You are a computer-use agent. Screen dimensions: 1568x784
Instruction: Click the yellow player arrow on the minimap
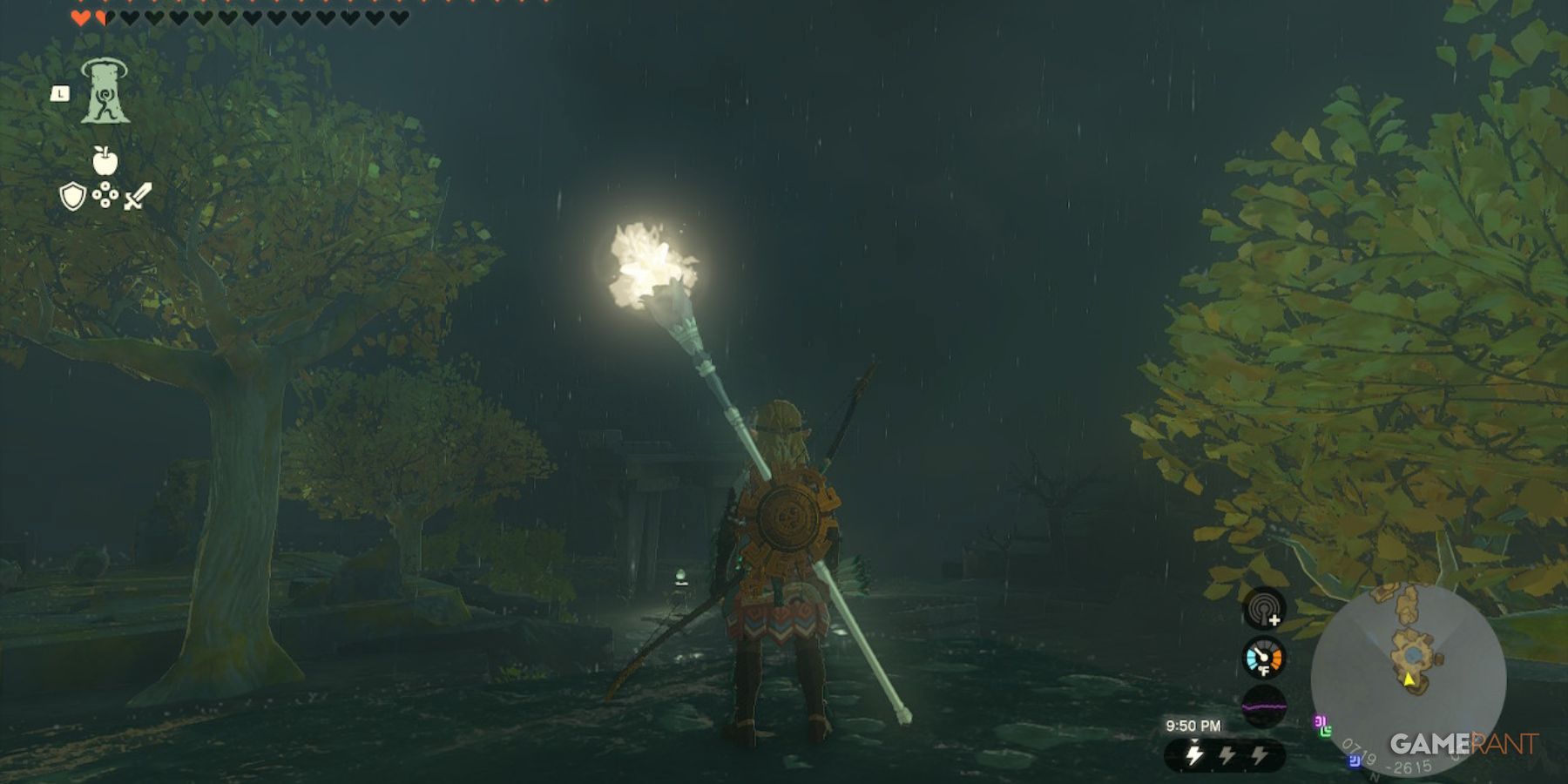pyautogui.click(x=1408, y=680)
